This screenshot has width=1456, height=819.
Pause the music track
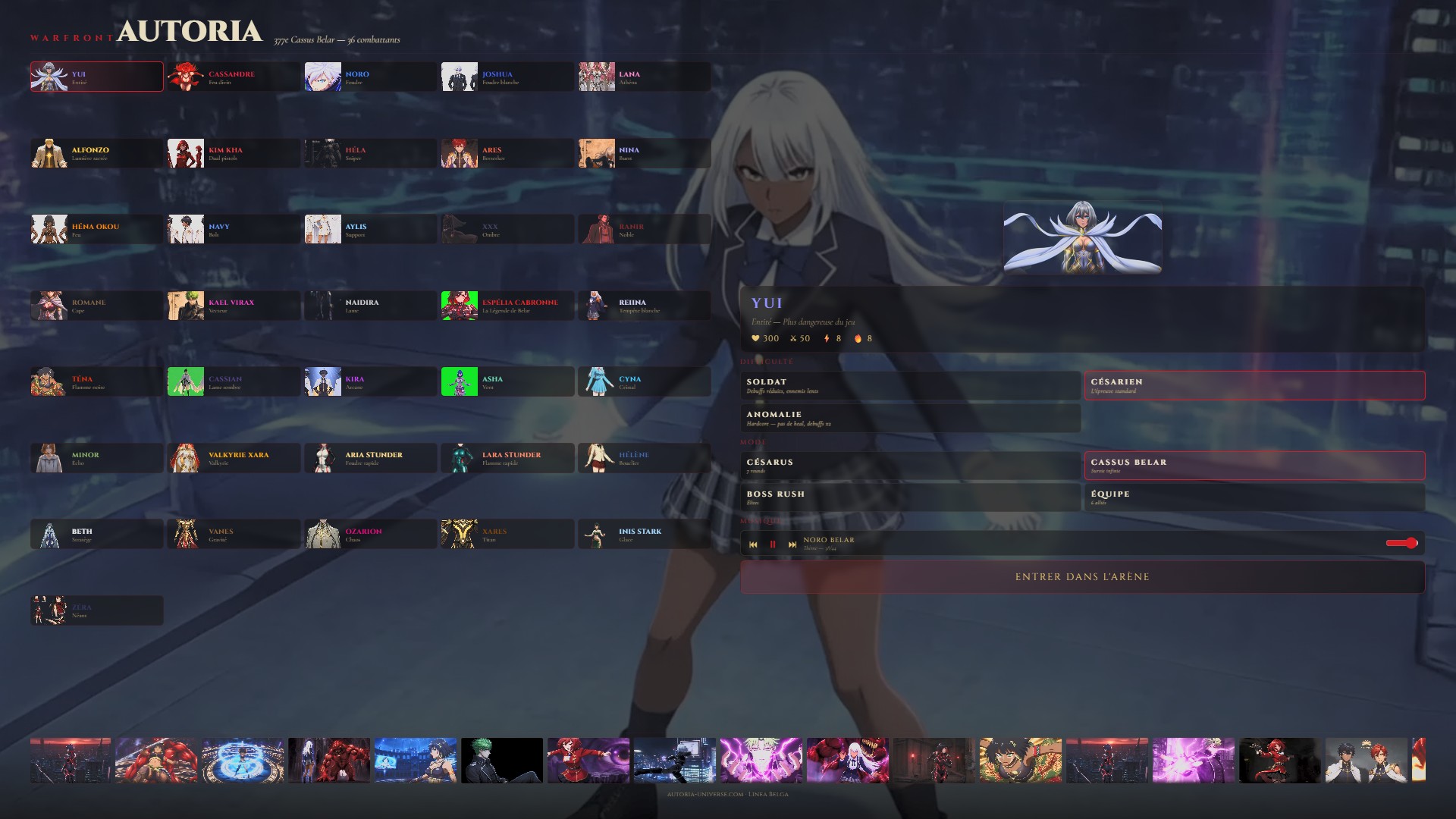coord(773,544)
